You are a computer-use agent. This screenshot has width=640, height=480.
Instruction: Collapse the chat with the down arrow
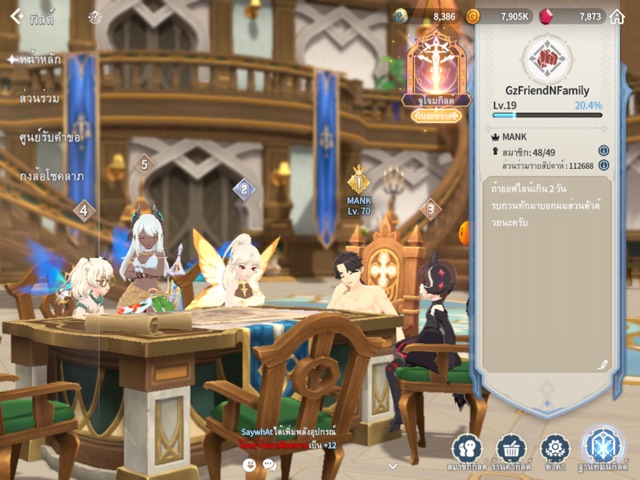click(x=392, y=465)
